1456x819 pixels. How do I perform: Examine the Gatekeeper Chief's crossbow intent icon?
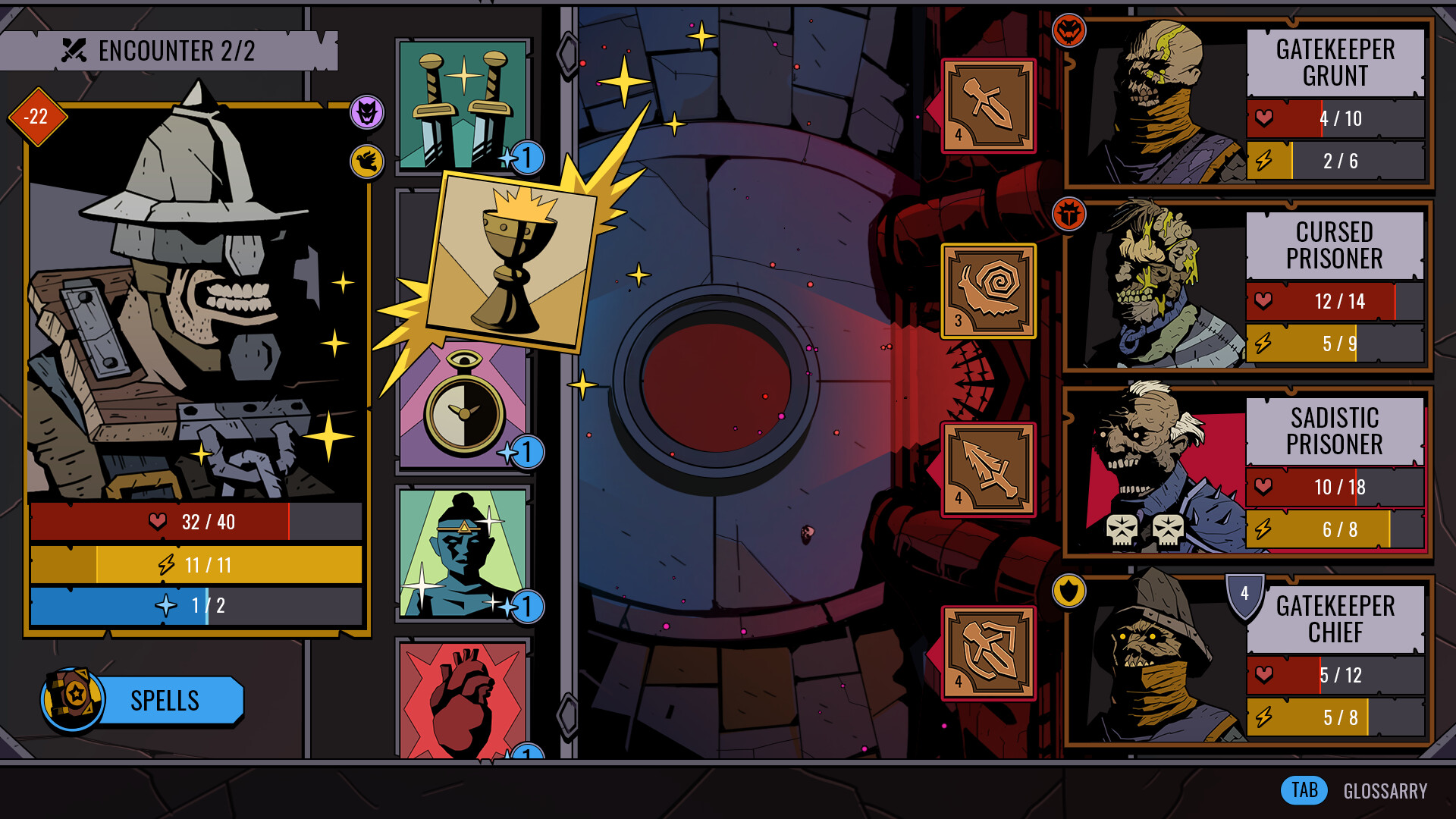click(988, 652)
